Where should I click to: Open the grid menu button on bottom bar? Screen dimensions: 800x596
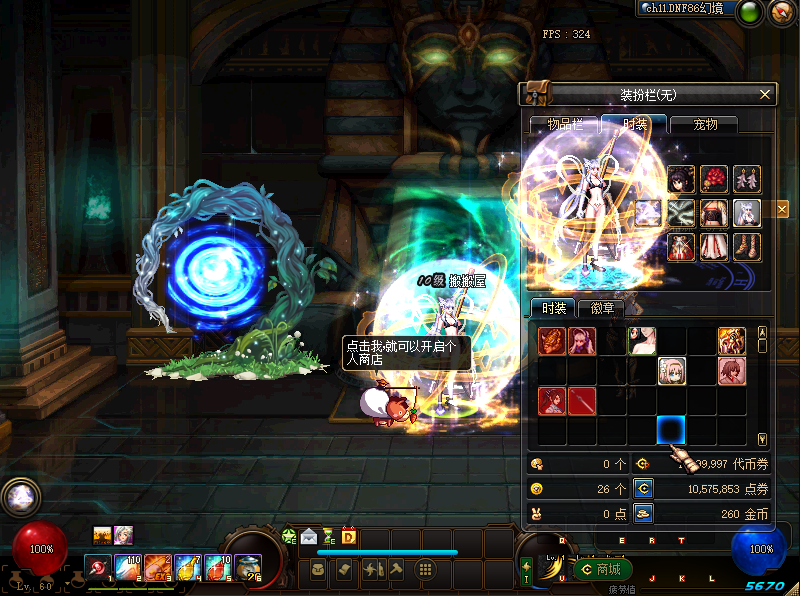tap(425, 569)
